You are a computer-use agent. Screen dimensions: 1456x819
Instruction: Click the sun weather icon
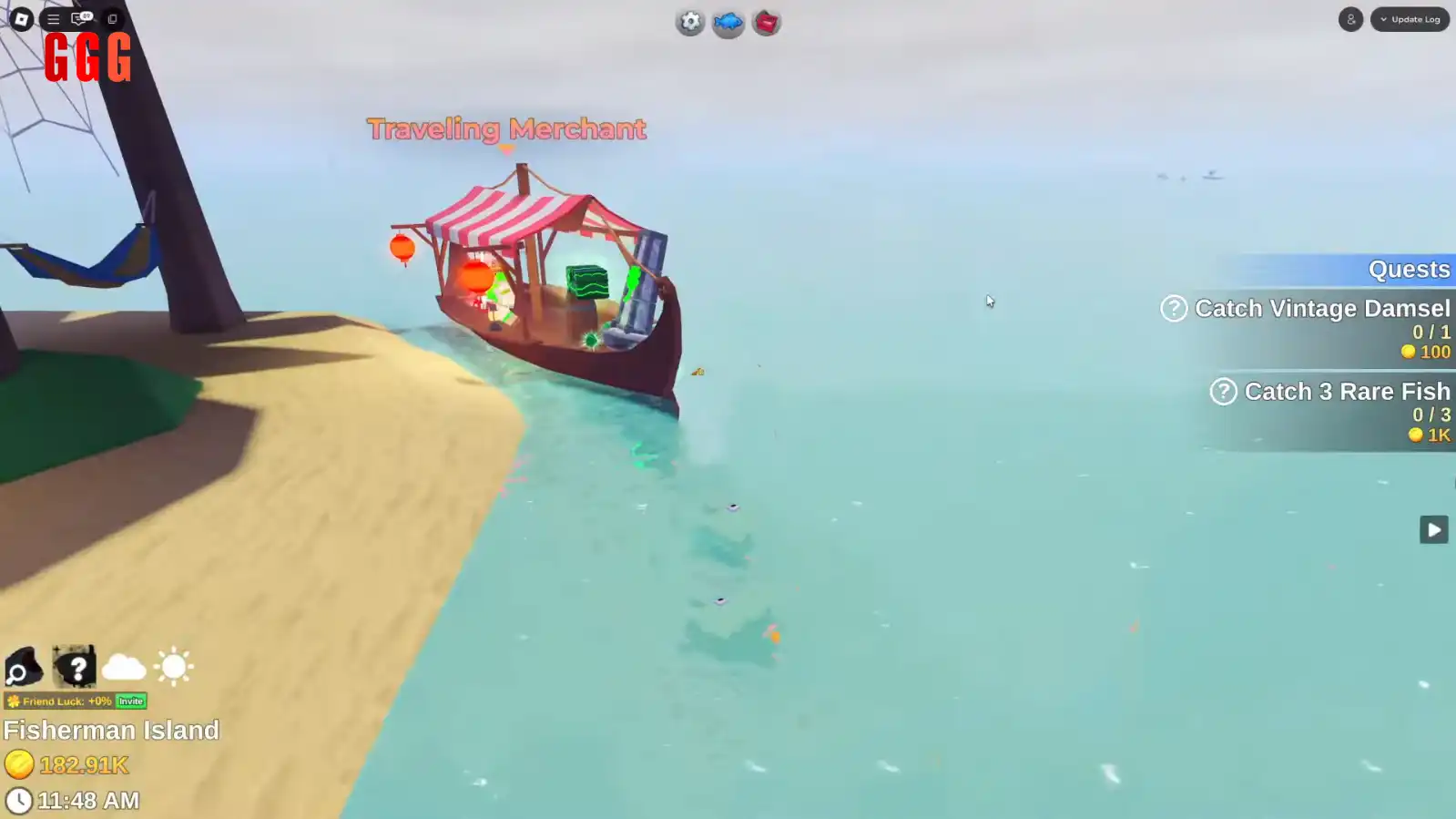tap(173, 668)
